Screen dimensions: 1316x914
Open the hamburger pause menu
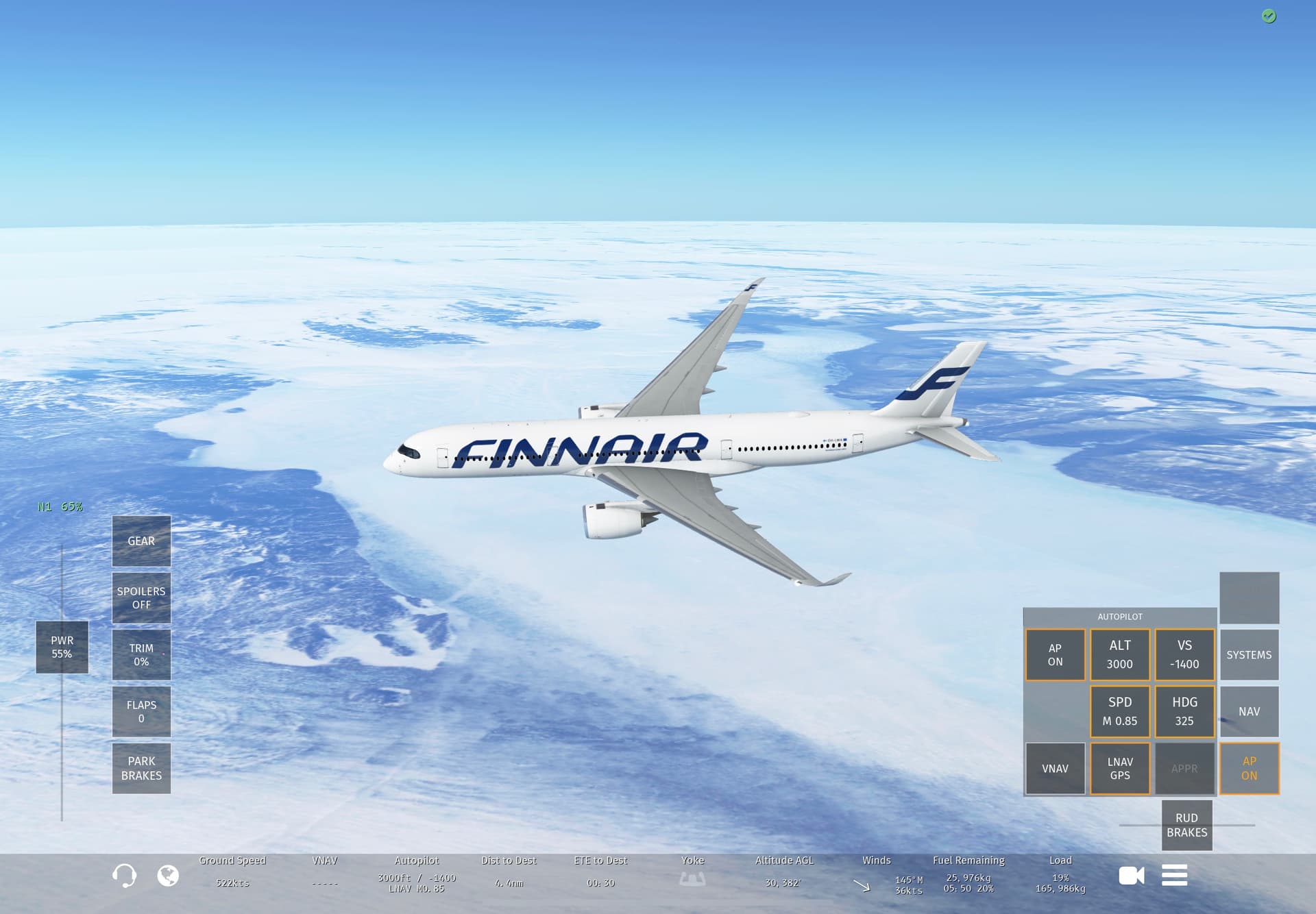pos(1174,876)
